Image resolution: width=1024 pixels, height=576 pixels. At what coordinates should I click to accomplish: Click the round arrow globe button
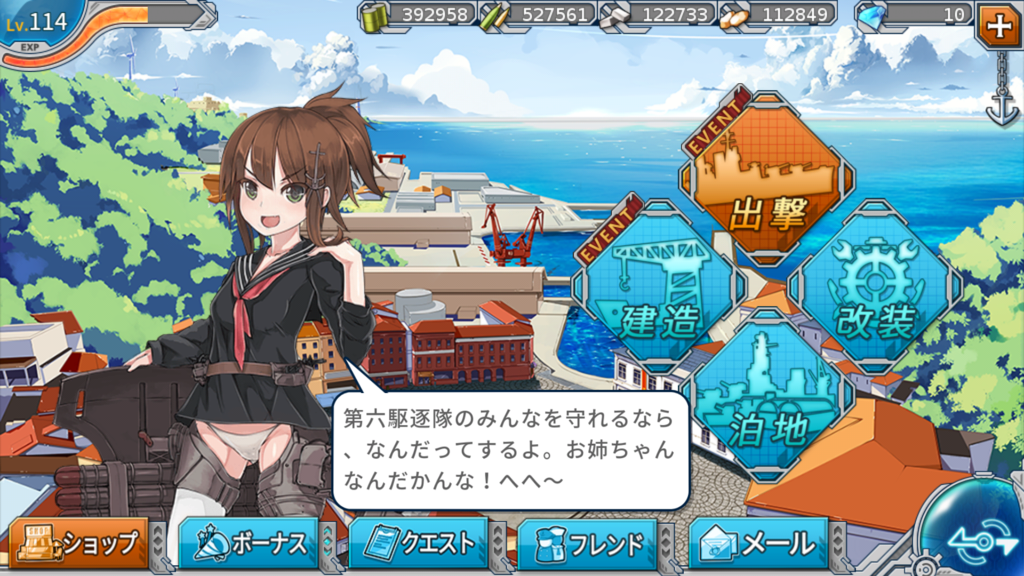point(972,535)
